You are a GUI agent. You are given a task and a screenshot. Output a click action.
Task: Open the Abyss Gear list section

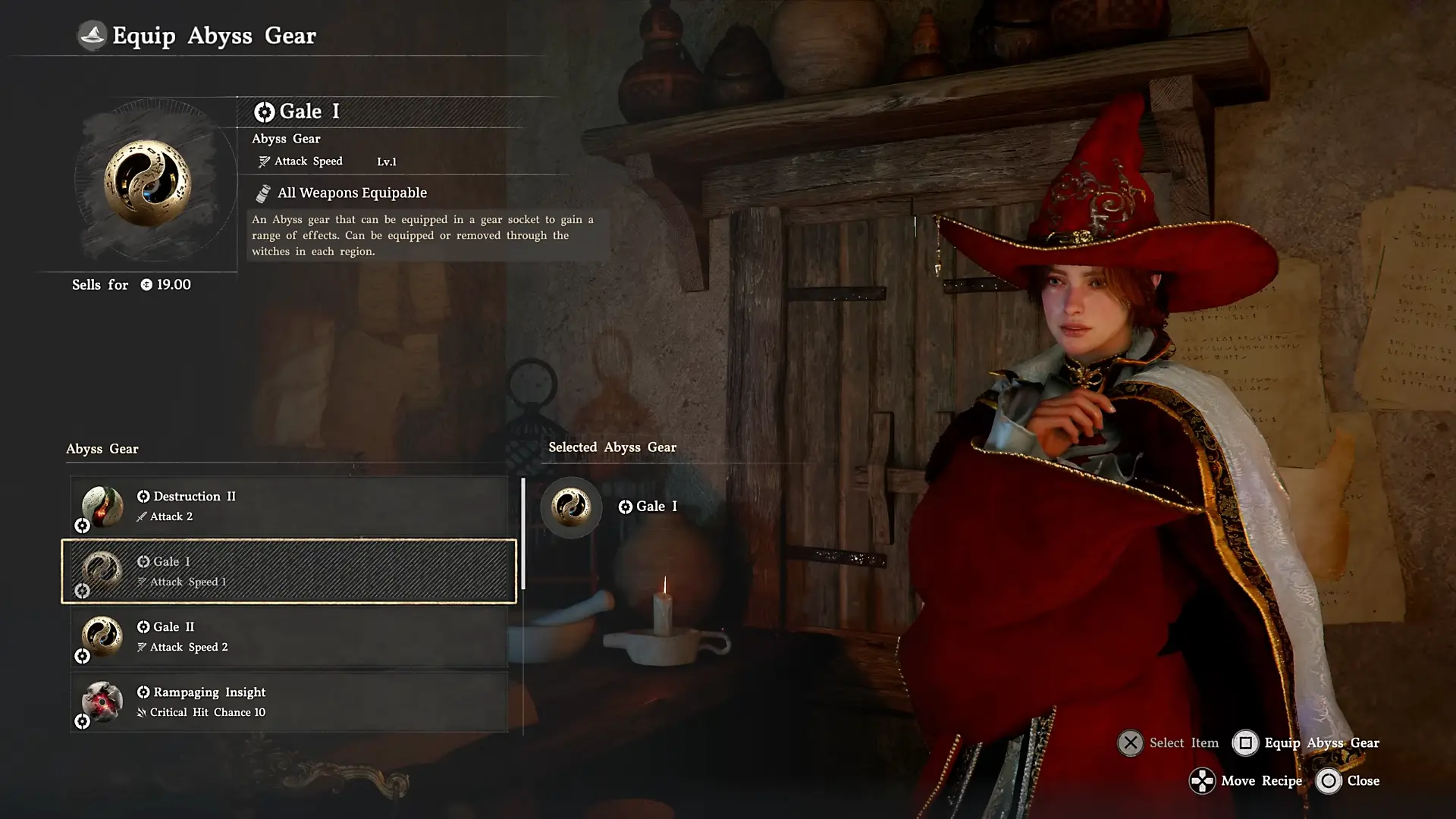pos(102,449)
